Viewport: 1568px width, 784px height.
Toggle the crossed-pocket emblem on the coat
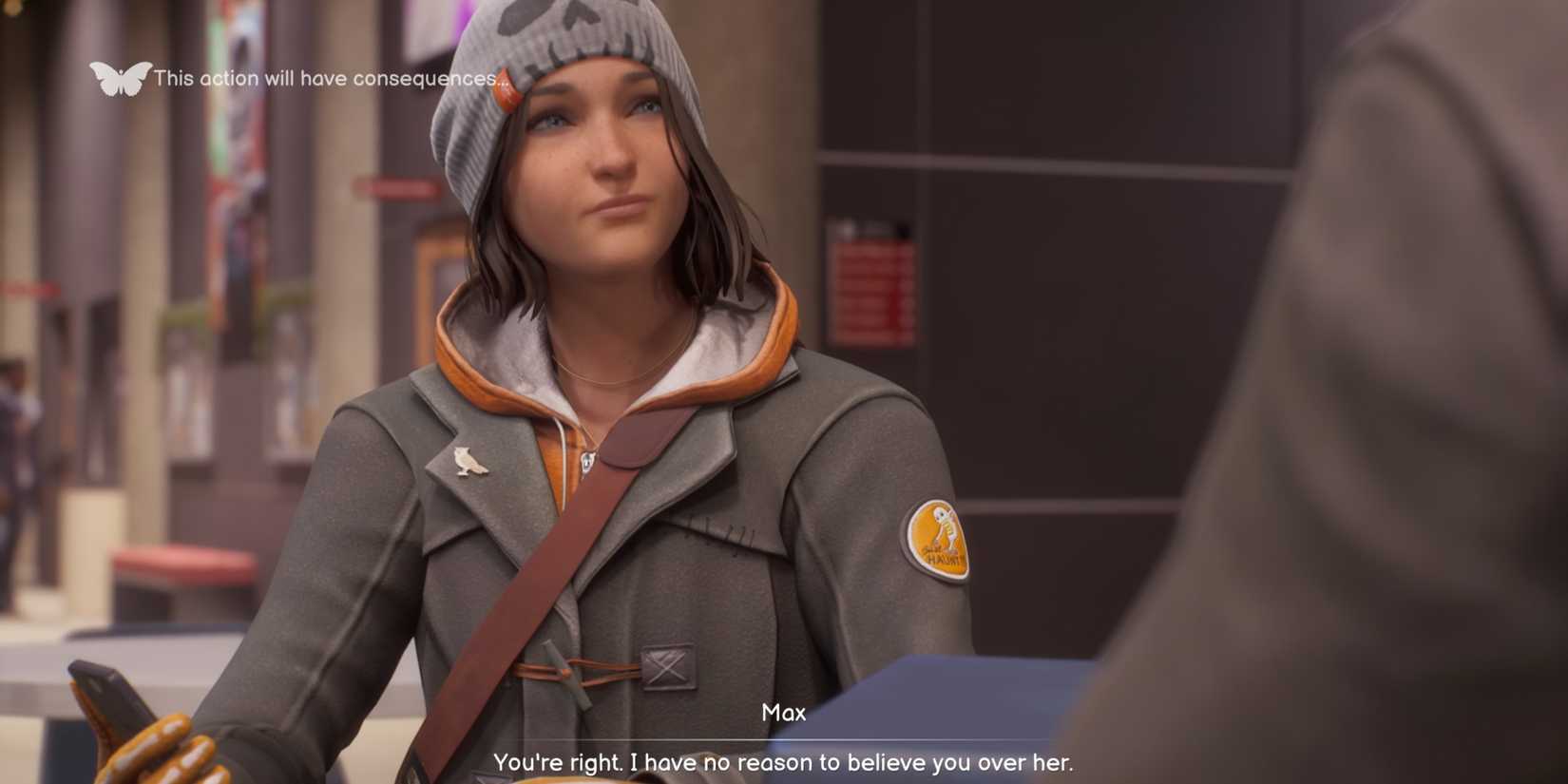click(665, 665)
